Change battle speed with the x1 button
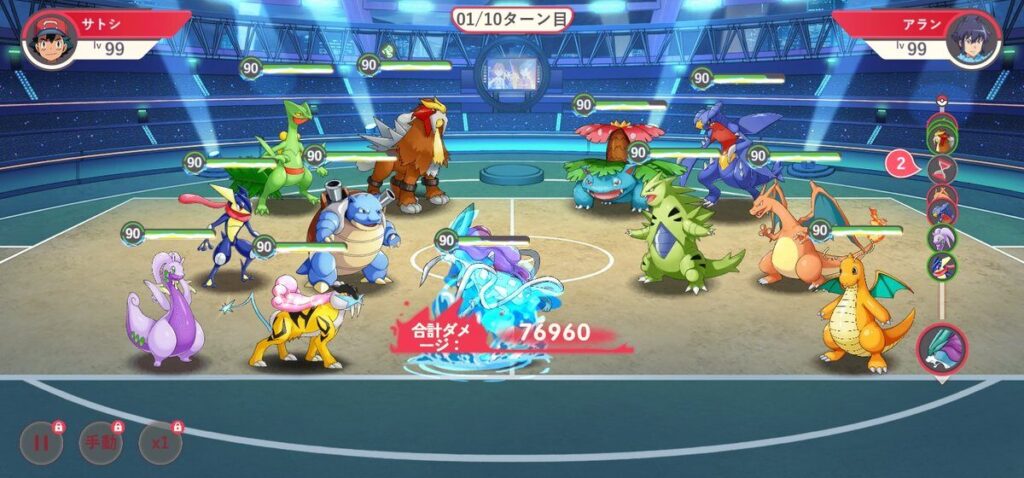 (160, 443)
